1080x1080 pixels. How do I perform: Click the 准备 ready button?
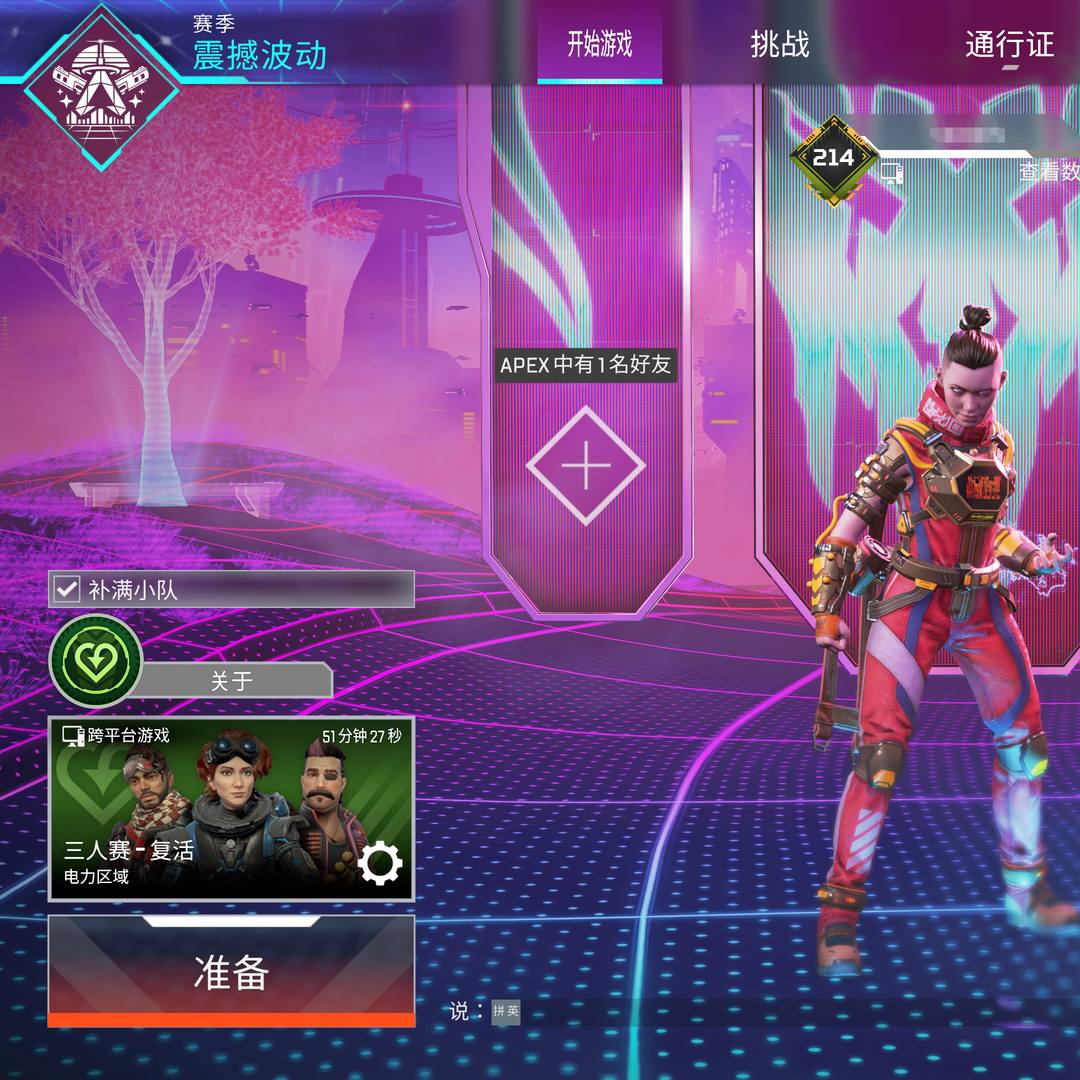coord(231,971)
